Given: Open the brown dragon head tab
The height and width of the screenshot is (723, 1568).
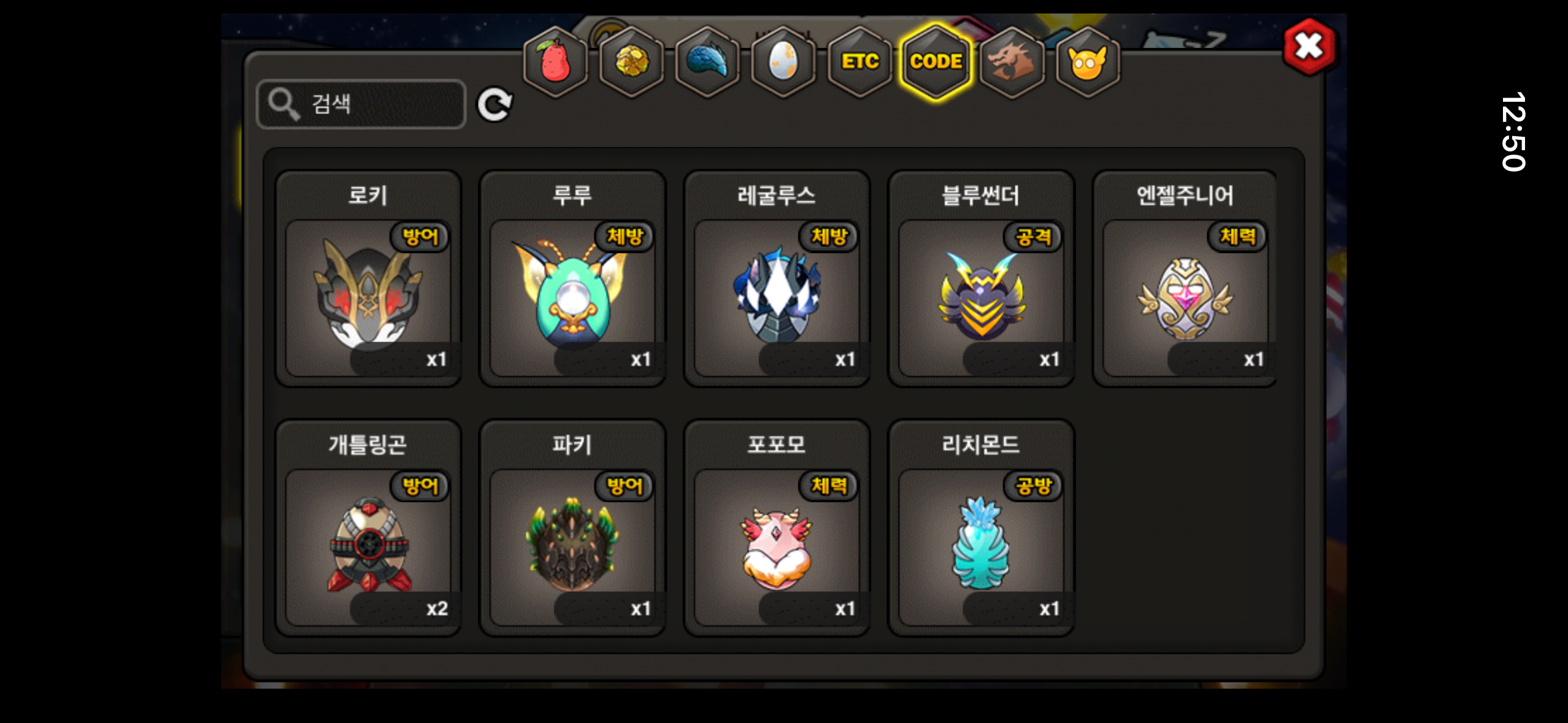Looking at the screenshot, I should (1012, 62).
